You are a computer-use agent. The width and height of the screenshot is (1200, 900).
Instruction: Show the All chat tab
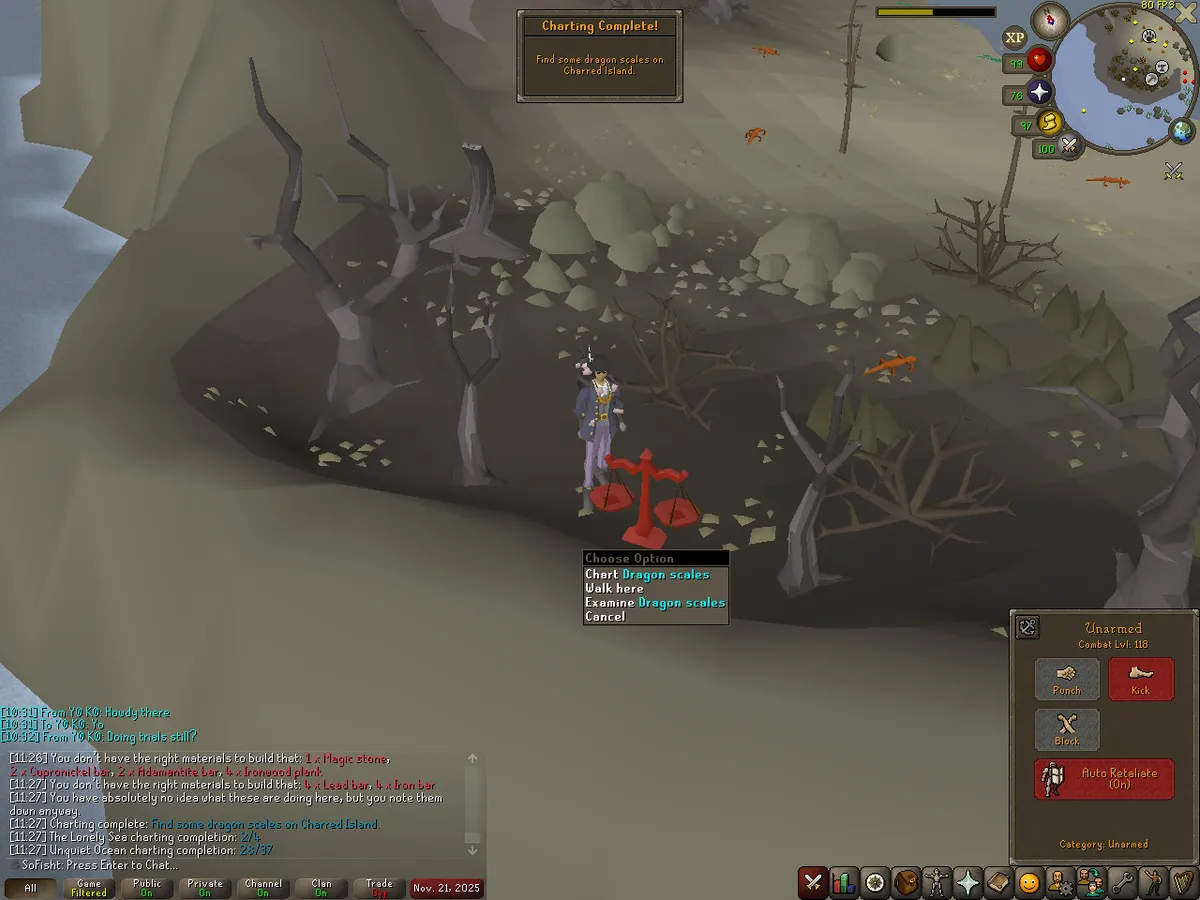(x=30, y=888)
